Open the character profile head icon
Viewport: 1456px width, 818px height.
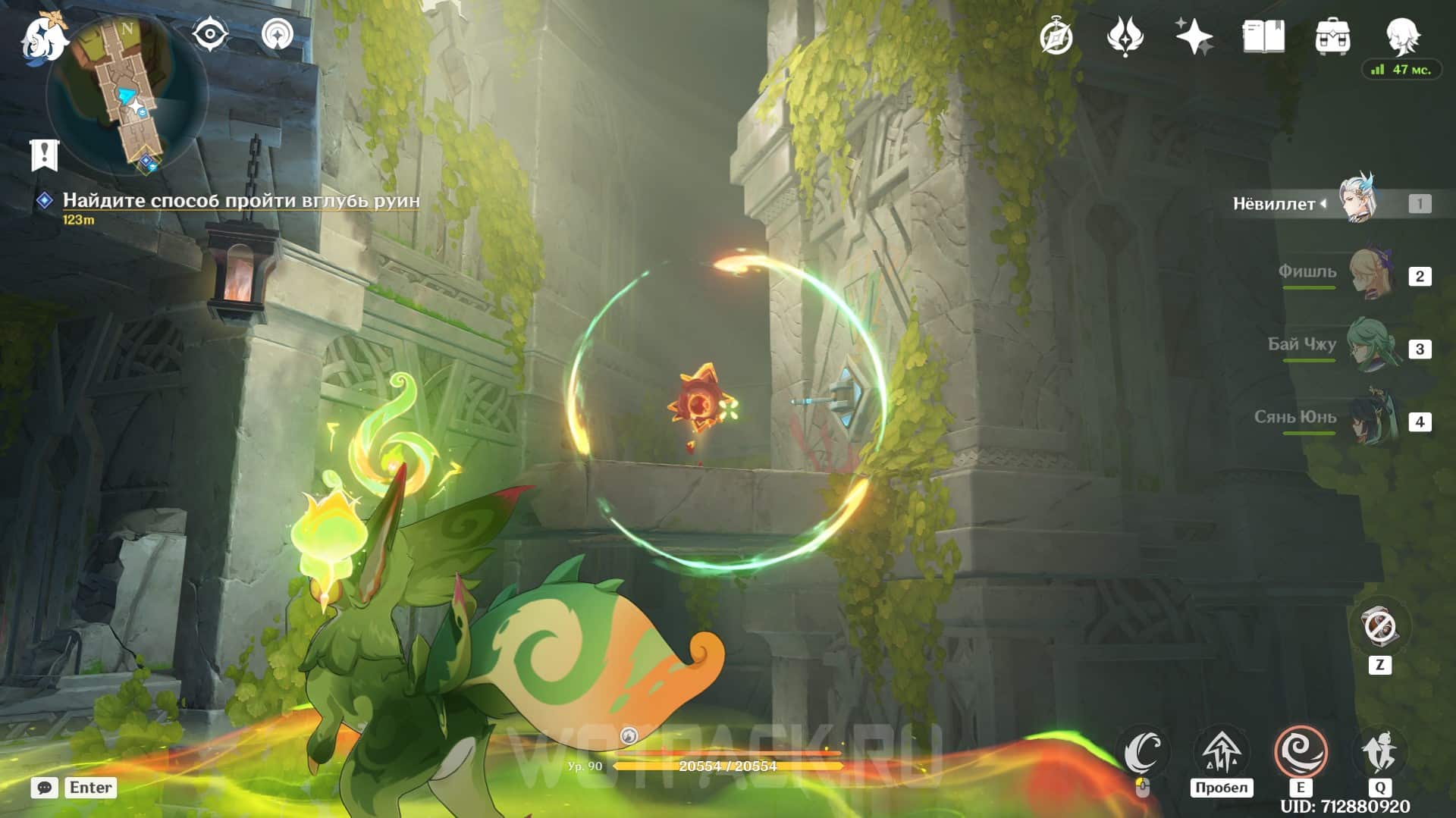coord(1401,35)
